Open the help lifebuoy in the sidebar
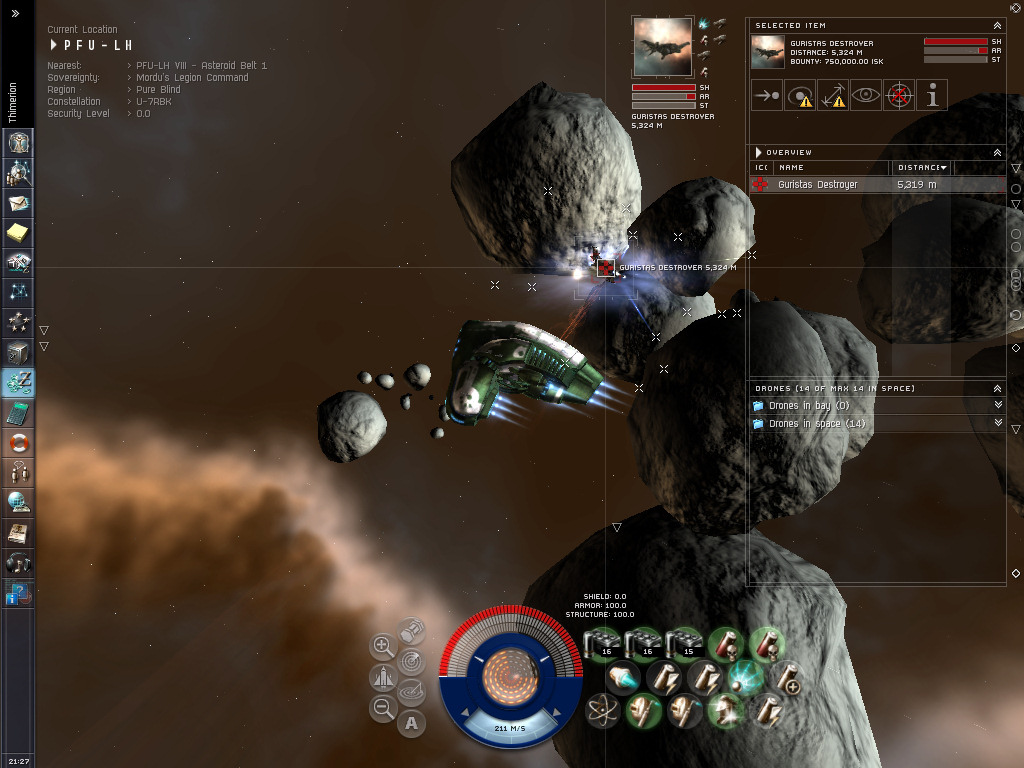Image resolution: width=1024 pixels, height=768 pixels. point(18,441)
